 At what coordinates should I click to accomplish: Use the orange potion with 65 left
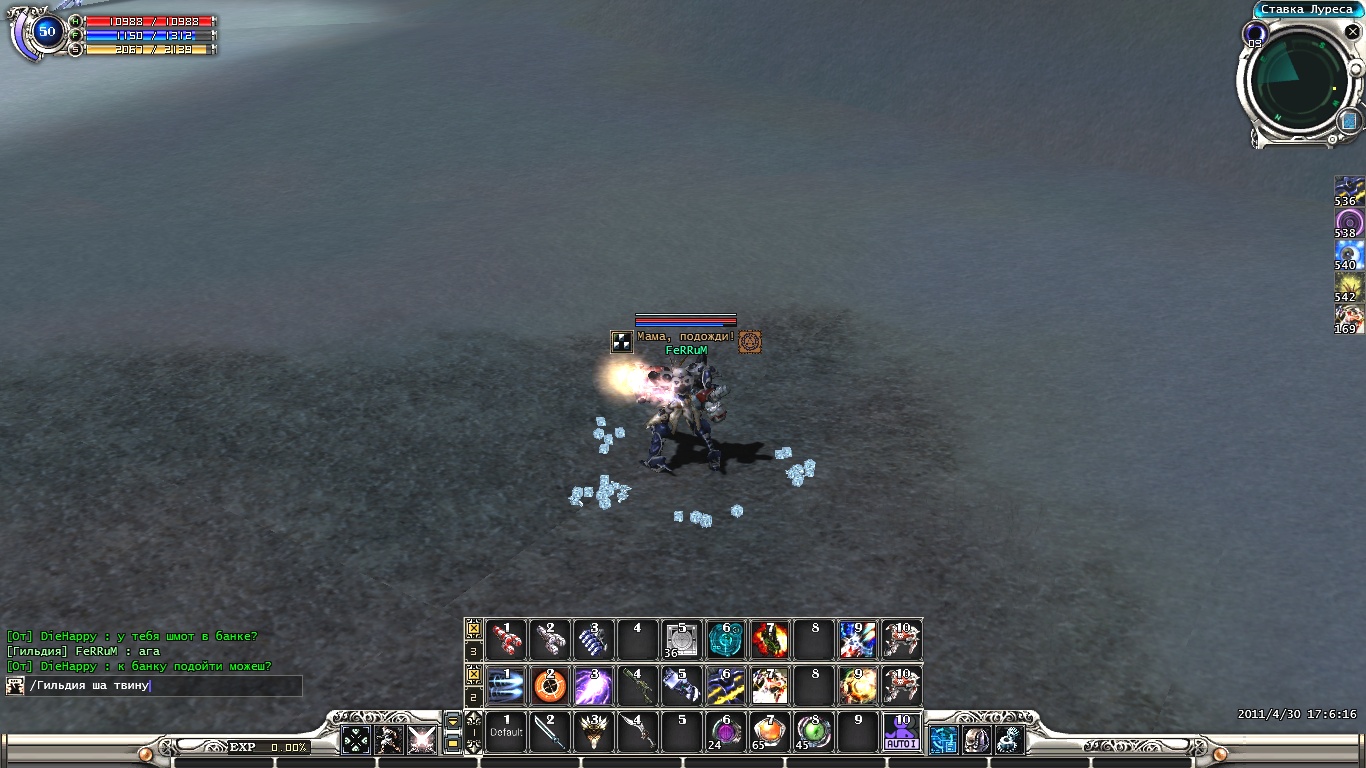770,732
